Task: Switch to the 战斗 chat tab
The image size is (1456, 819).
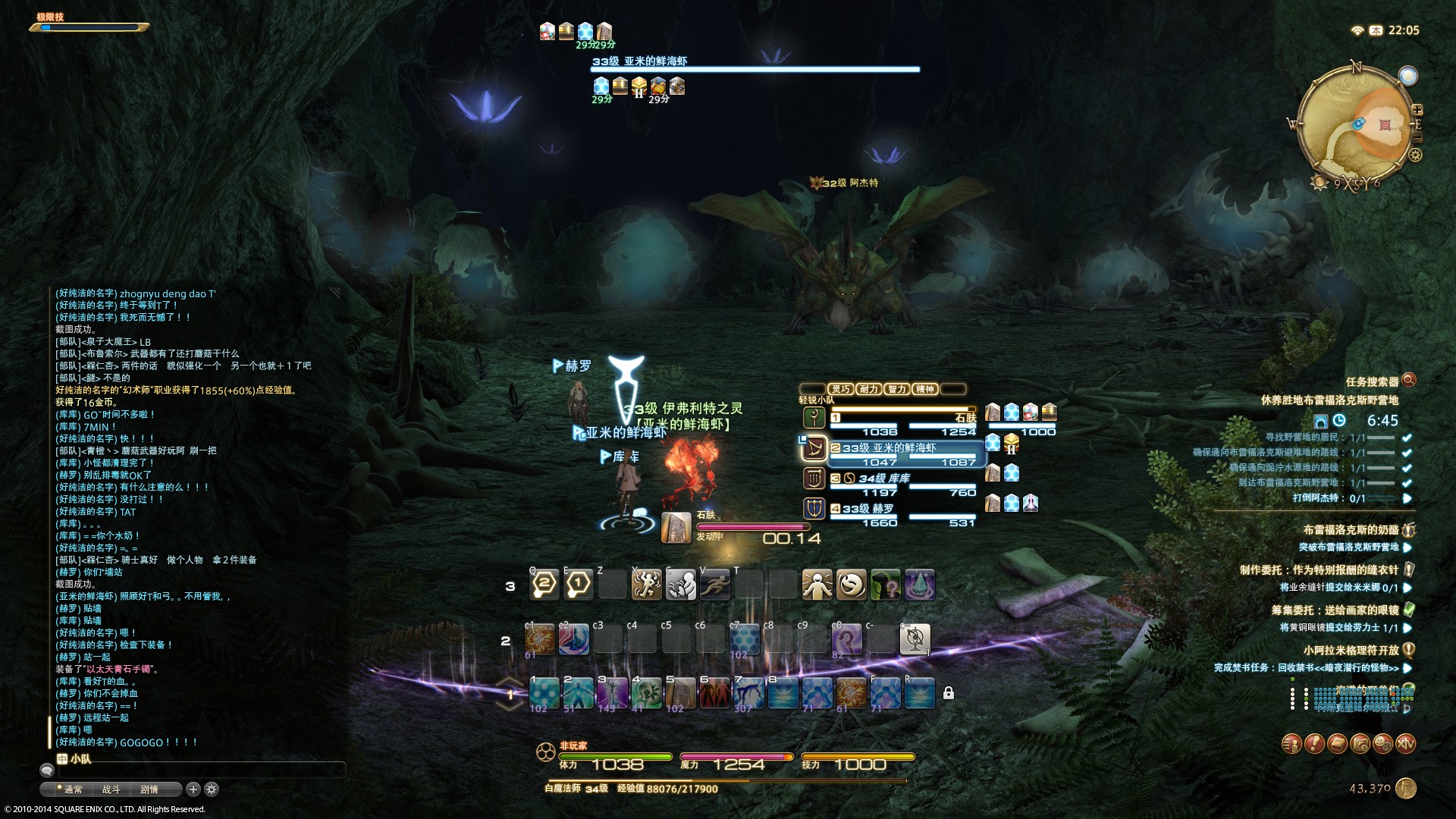Action: [x=111, y=789]
